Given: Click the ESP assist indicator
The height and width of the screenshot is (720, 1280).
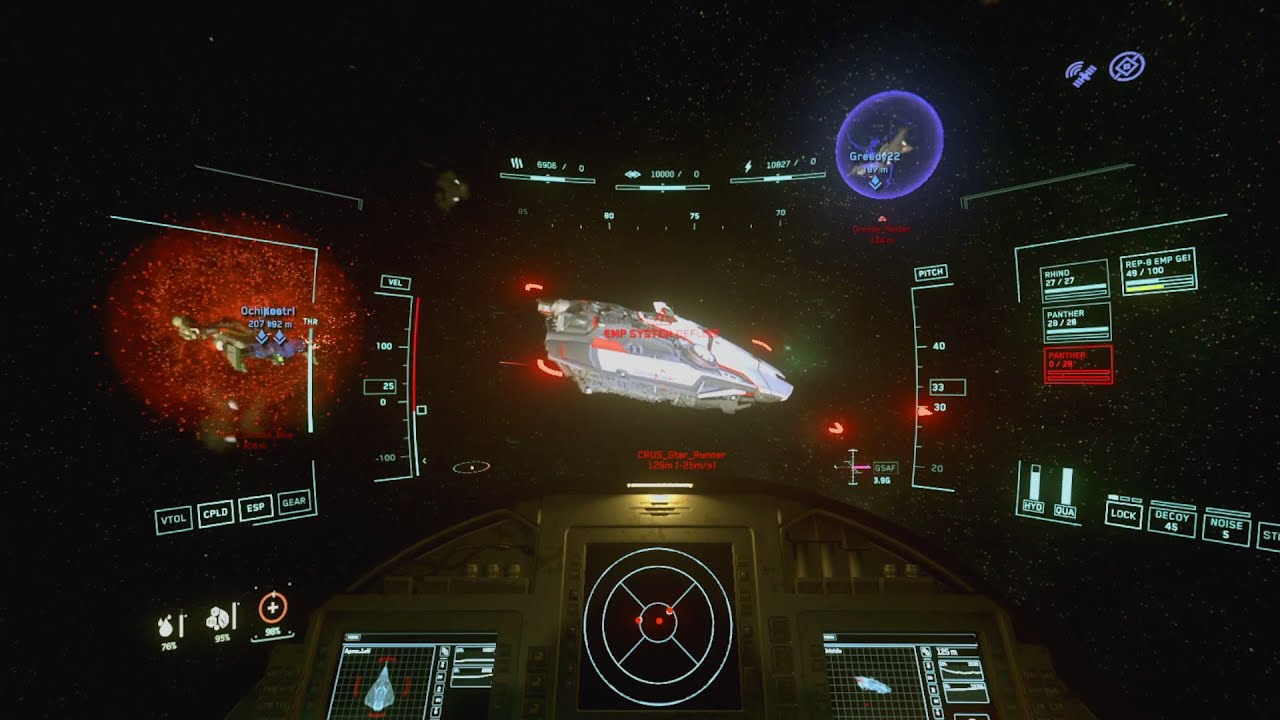Looking at the screenshot, I should click(x=257, y=507).
